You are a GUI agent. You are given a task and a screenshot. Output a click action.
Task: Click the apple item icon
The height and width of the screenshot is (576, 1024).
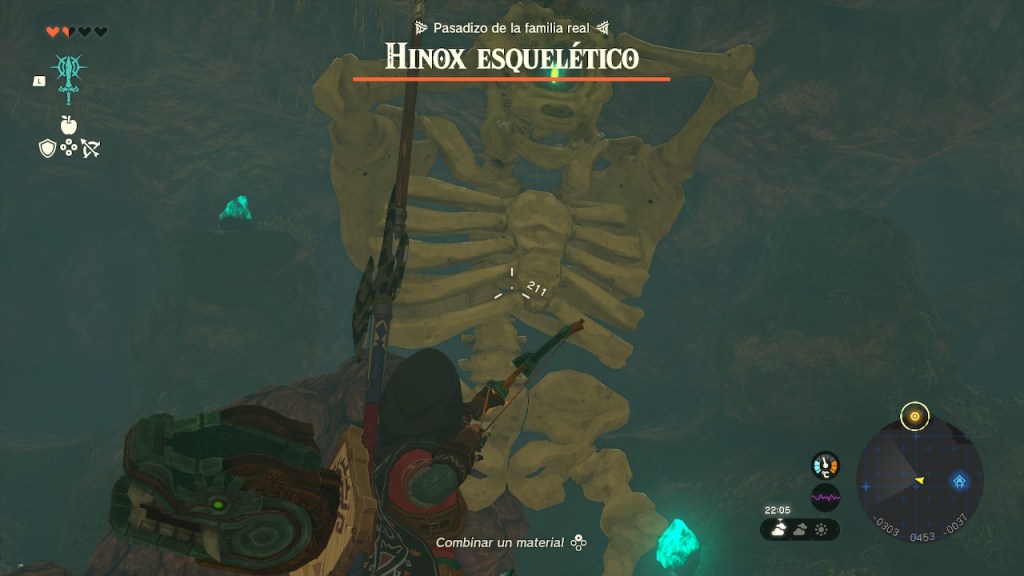[x=69, y=125]
